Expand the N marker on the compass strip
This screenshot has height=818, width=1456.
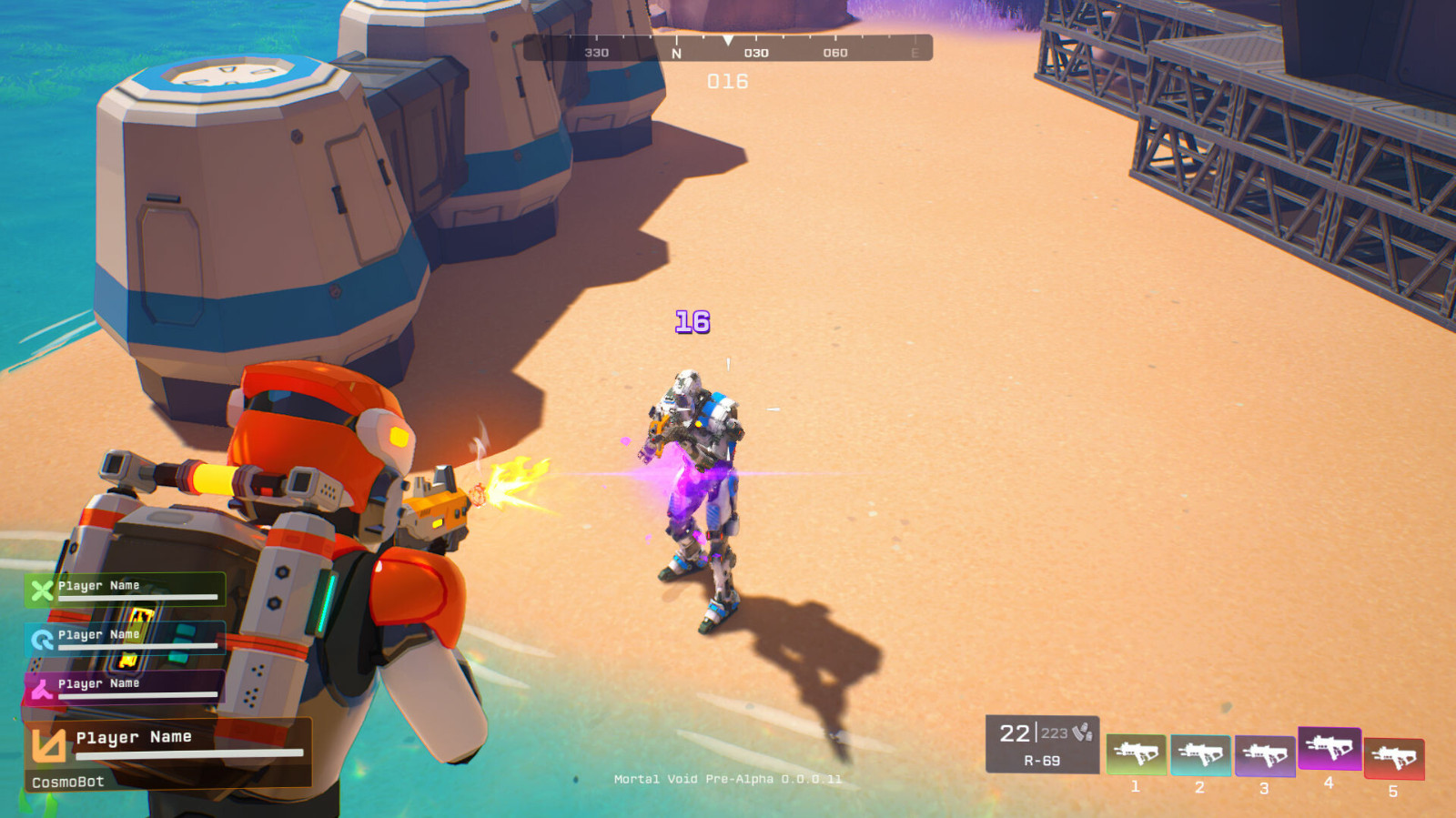pyautogui.click(x=674, y=52)
